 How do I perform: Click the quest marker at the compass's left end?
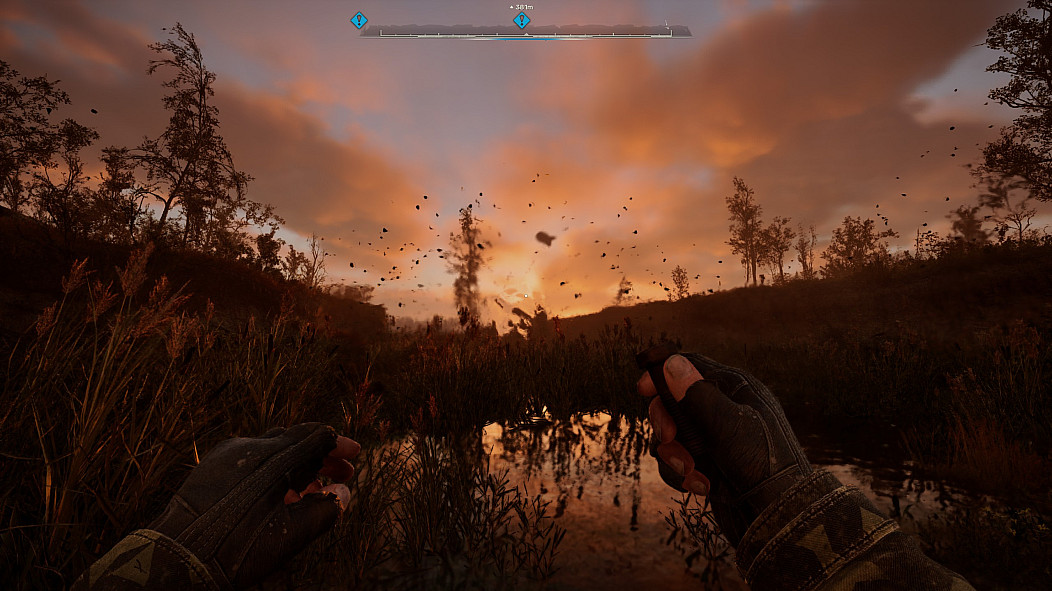(359, 20)
